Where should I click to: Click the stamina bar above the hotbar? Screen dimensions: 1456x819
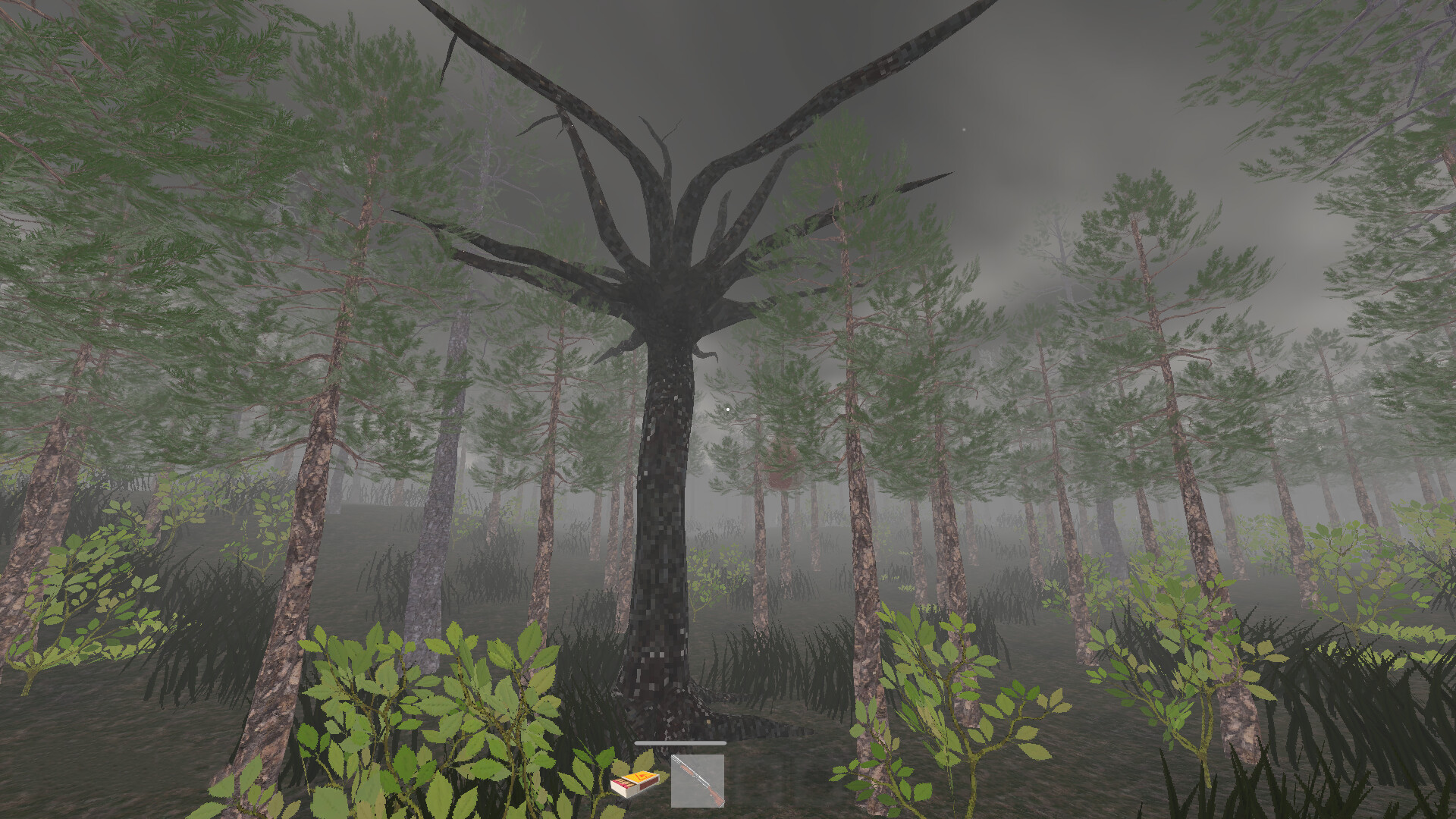pyautogui.click(x=680, y=743)
